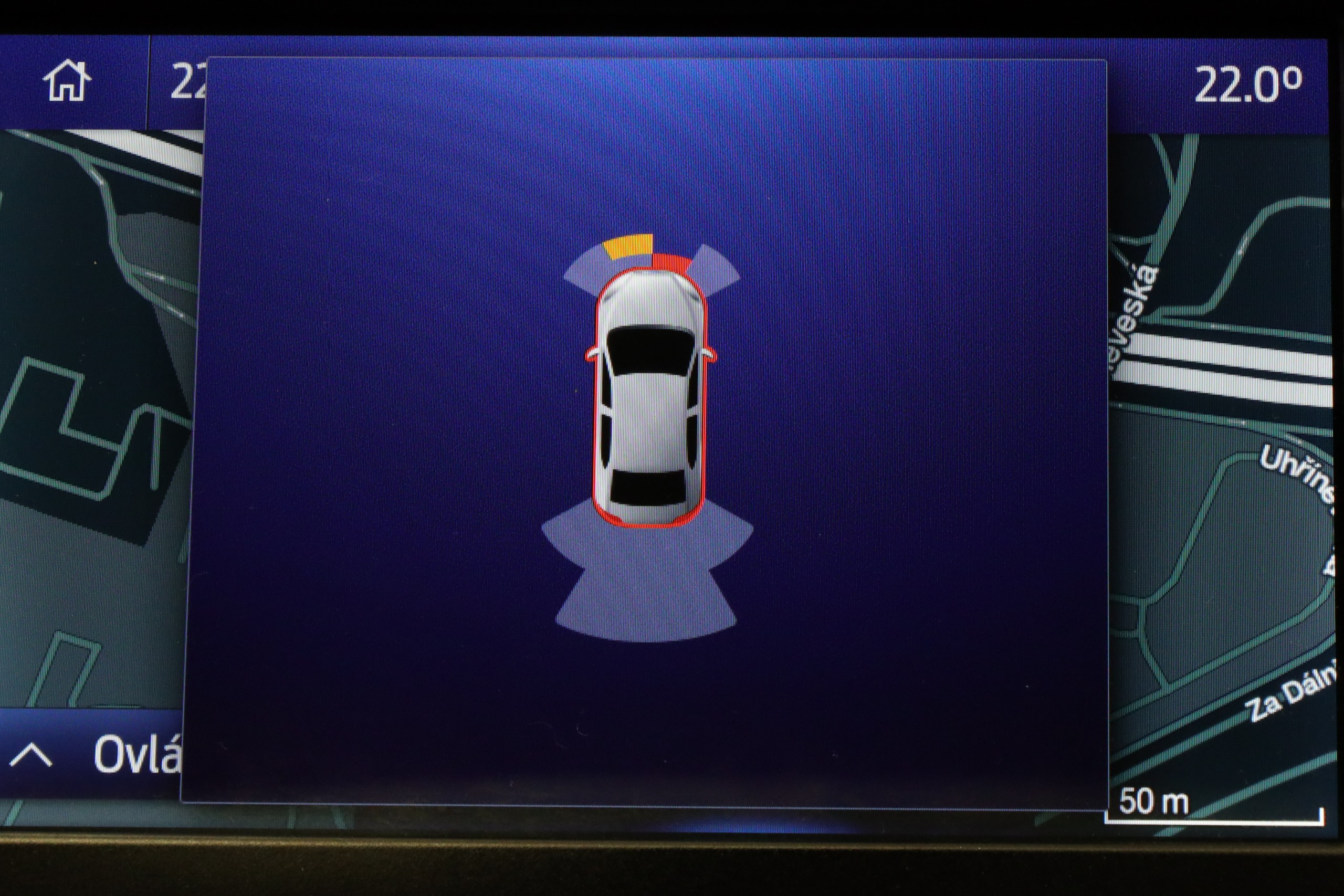Tap the 22.0° temperature setting

click(1247, 86)
